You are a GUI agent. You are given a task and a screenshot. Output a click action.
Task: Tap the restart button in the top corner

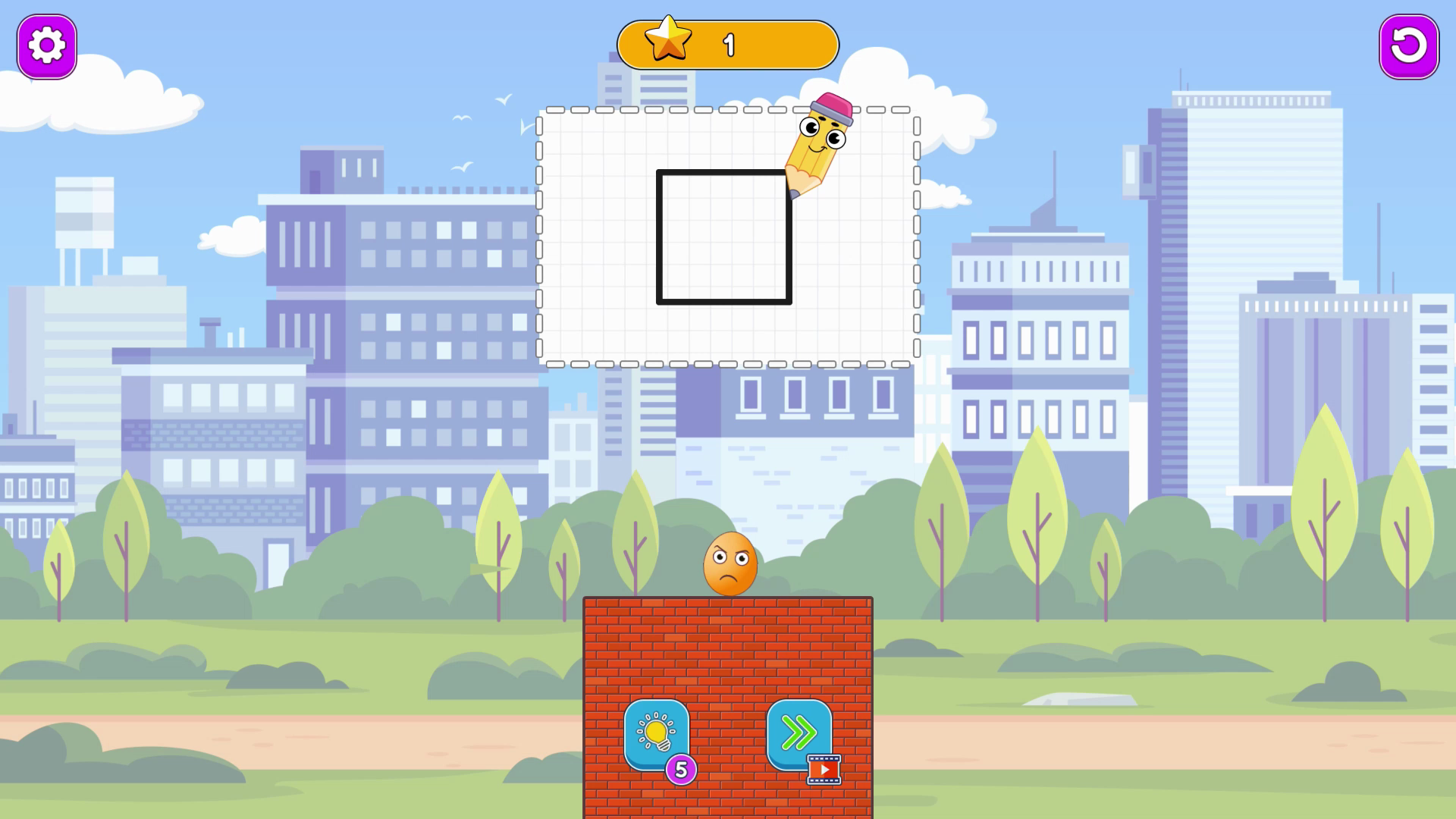[1408, 46]
